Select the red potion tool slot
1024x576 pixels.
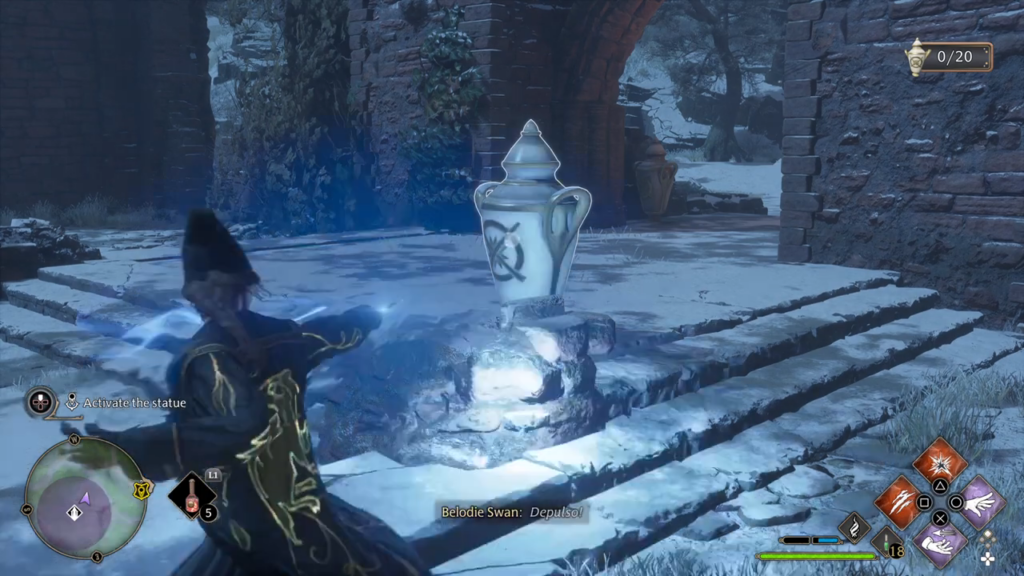191,495
